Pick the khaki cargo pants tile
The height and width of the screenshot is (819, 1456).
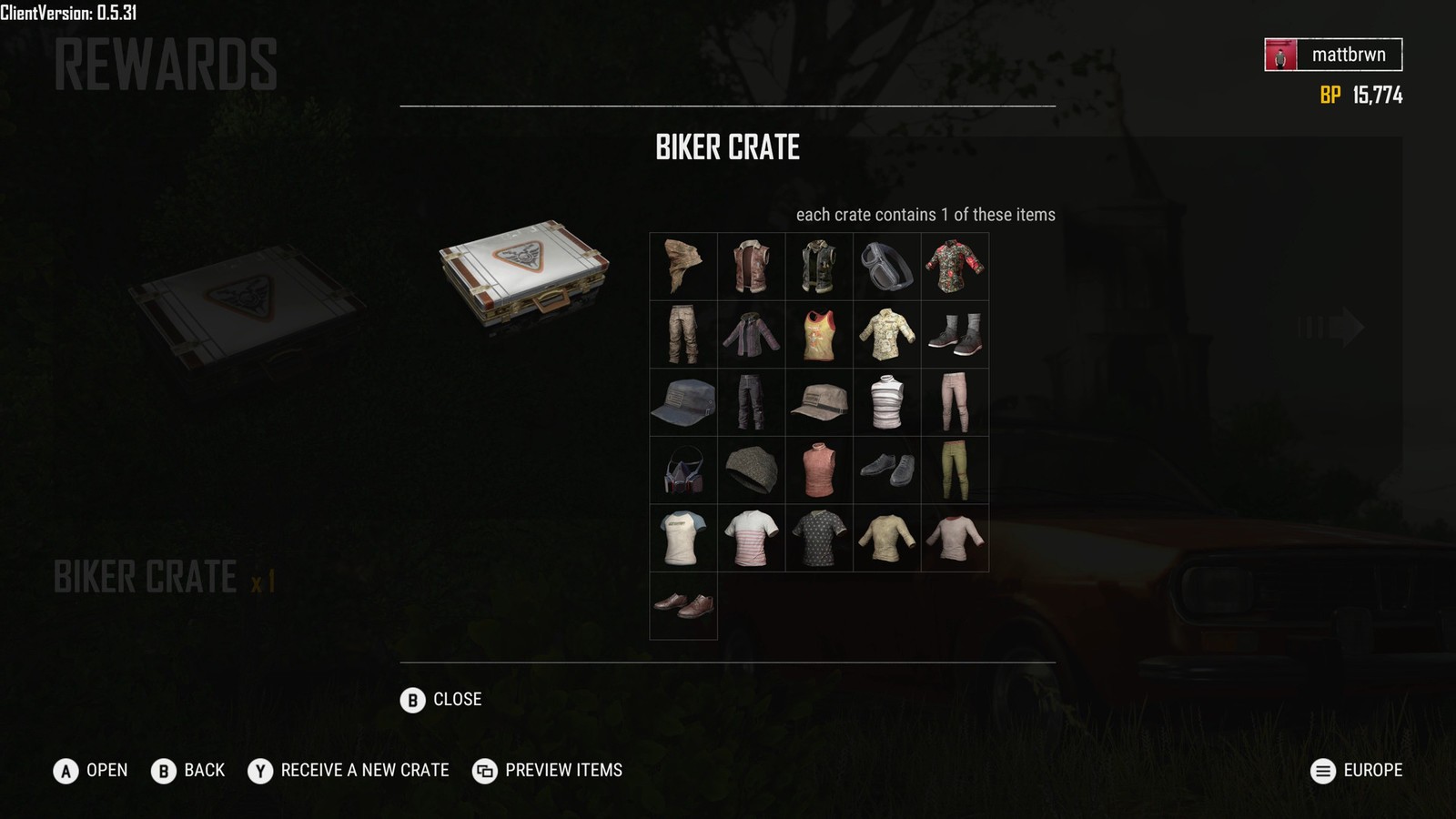click(x=683, y=334)
